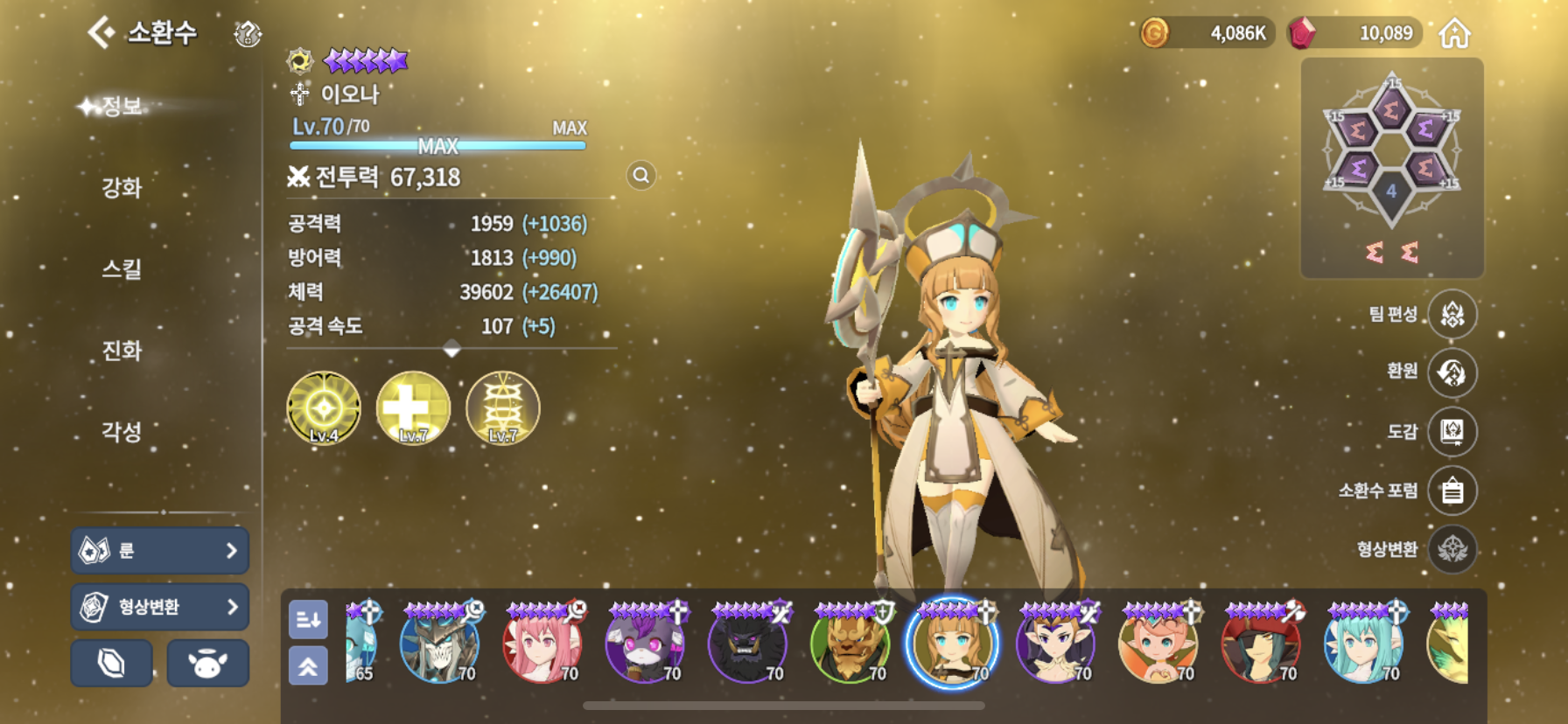Open the 소환수 포럼
The image size is (1568, 724).
pos(1452,491)
